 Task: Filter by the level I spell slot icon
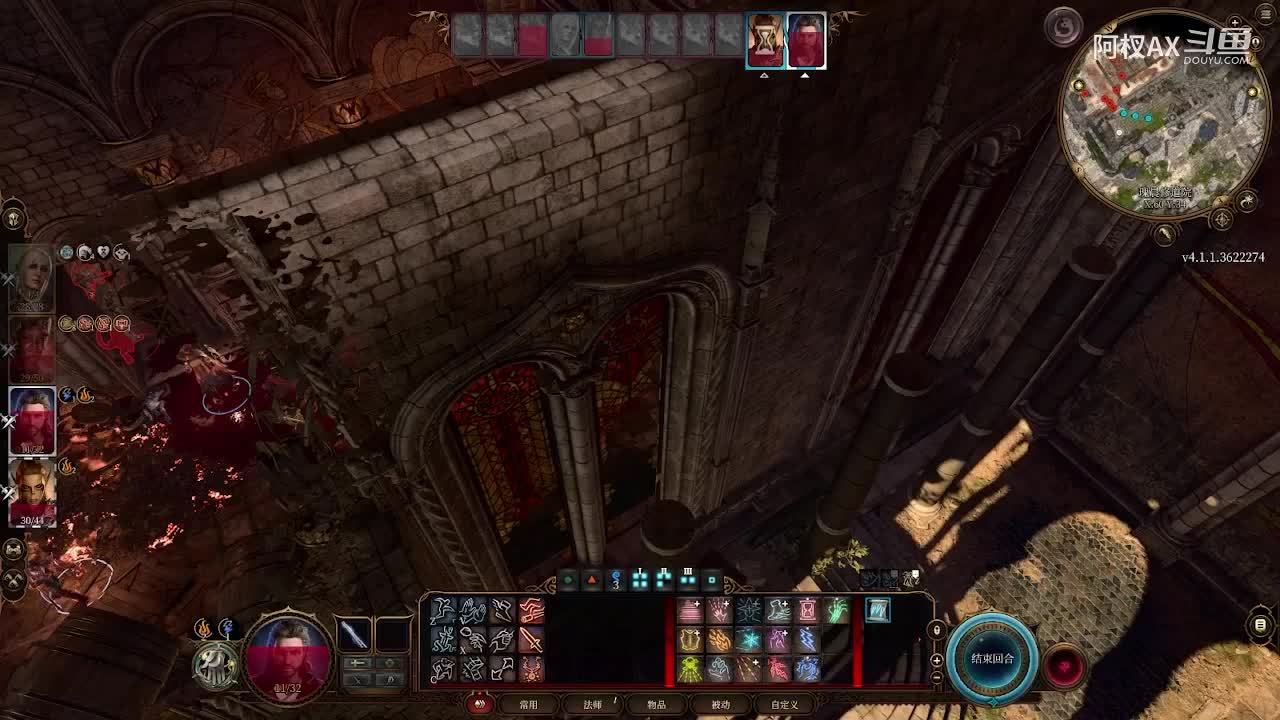click(640, 579)
